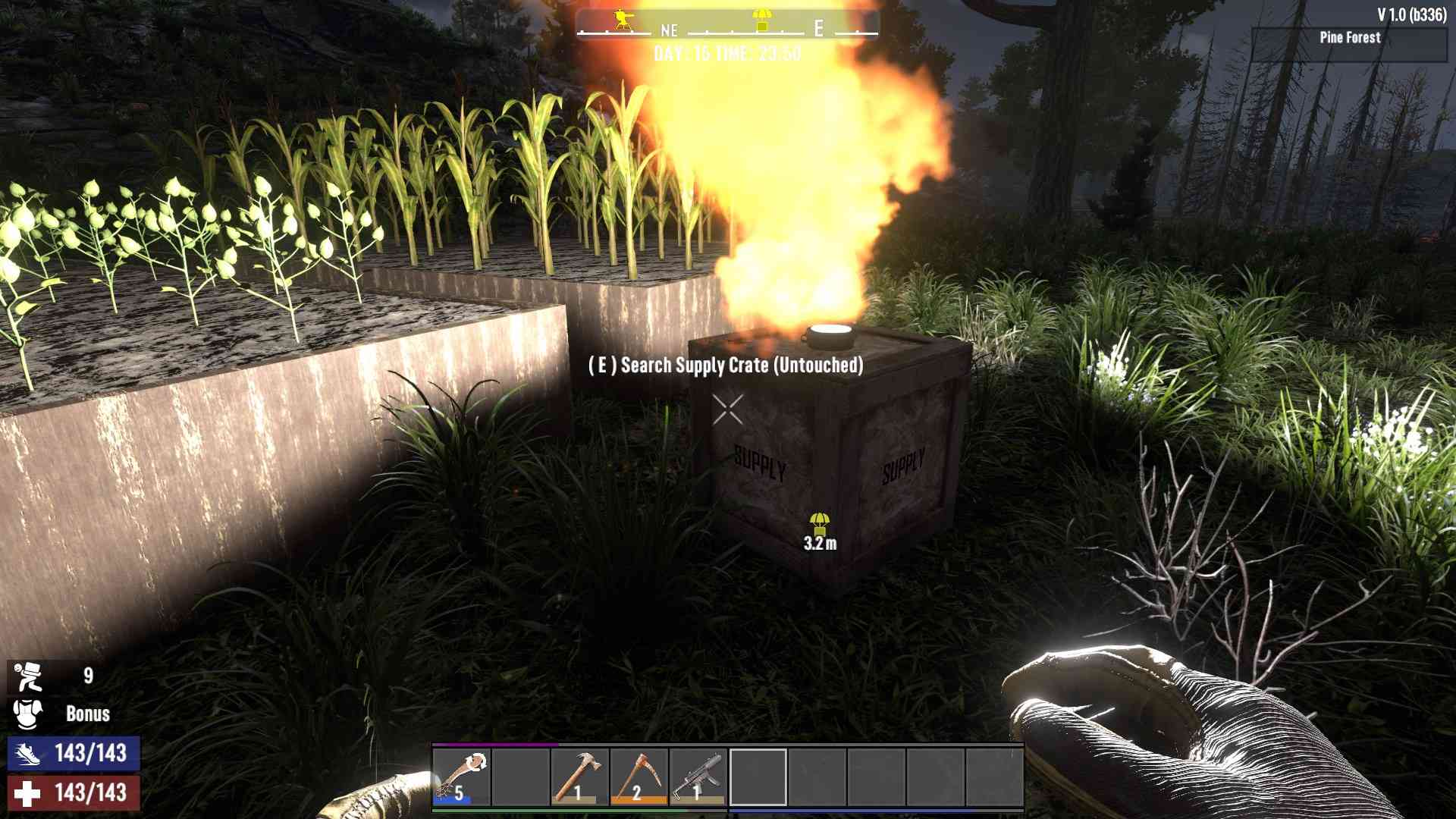Click the supply crate waypoint icon showing 3.2 m

coord(819,523)
